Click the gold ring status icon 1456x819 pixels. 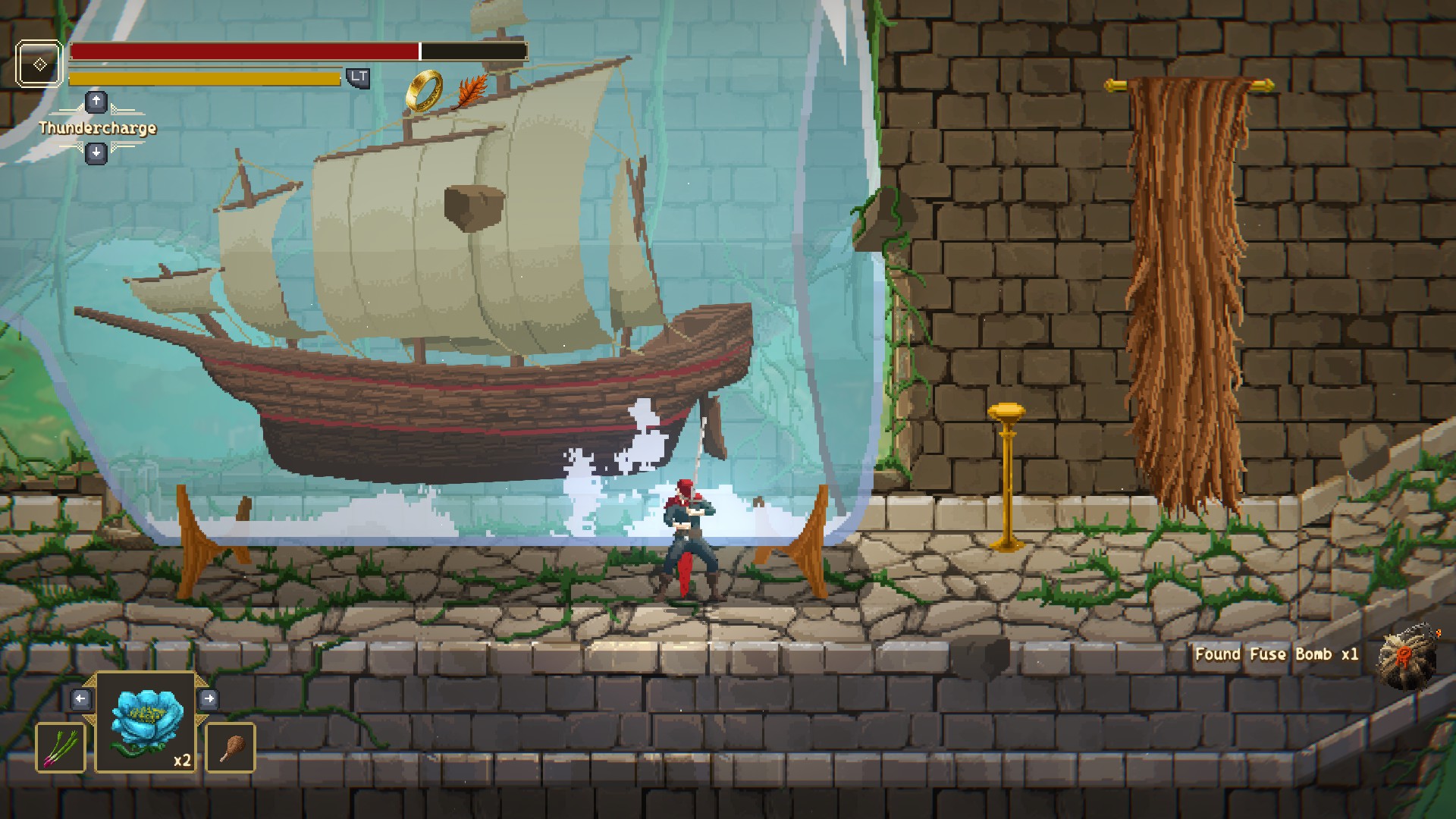[x=424, y=89]
